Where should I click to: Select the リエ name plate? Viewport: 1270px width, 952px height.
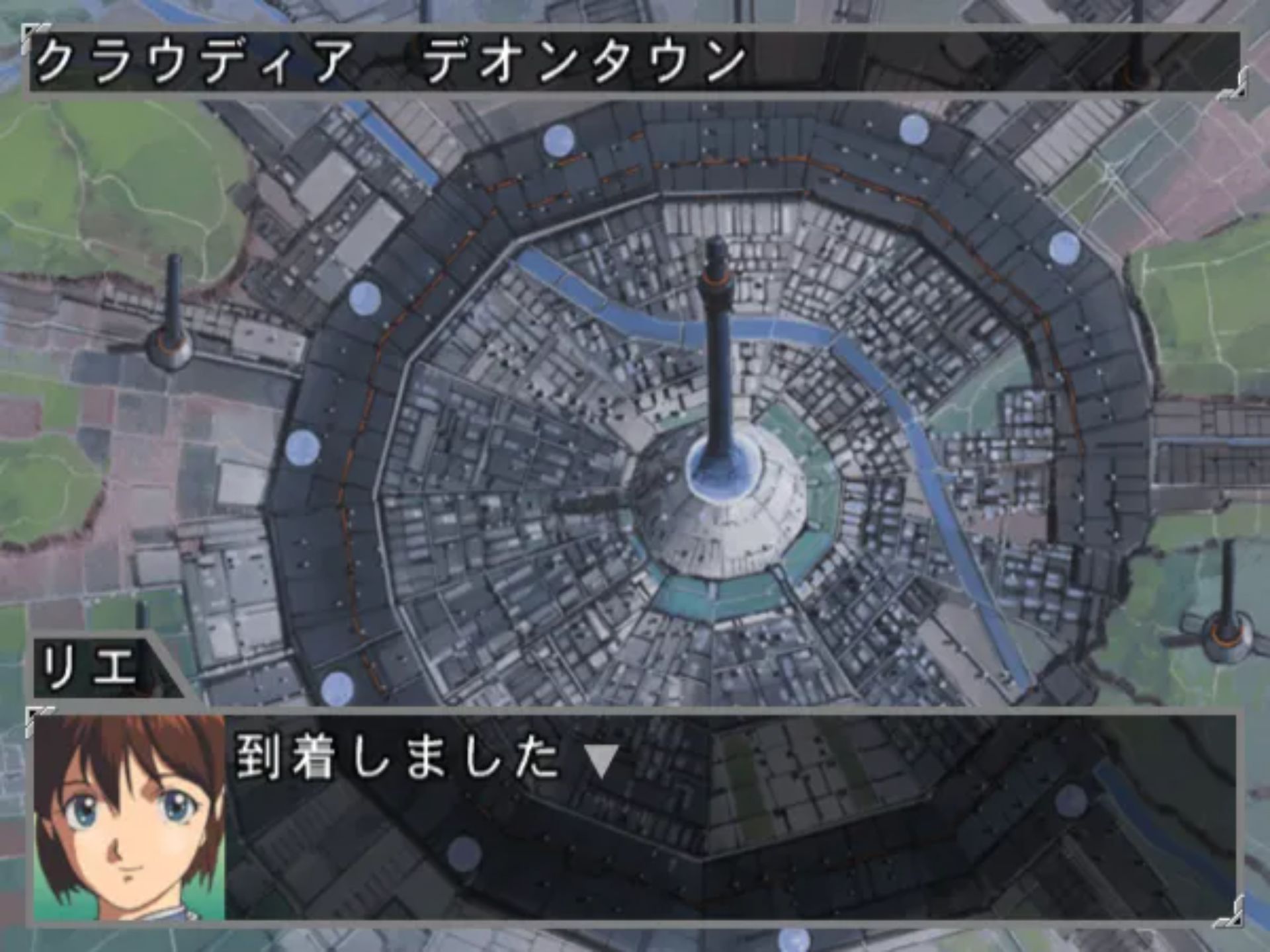pos(86,668)
